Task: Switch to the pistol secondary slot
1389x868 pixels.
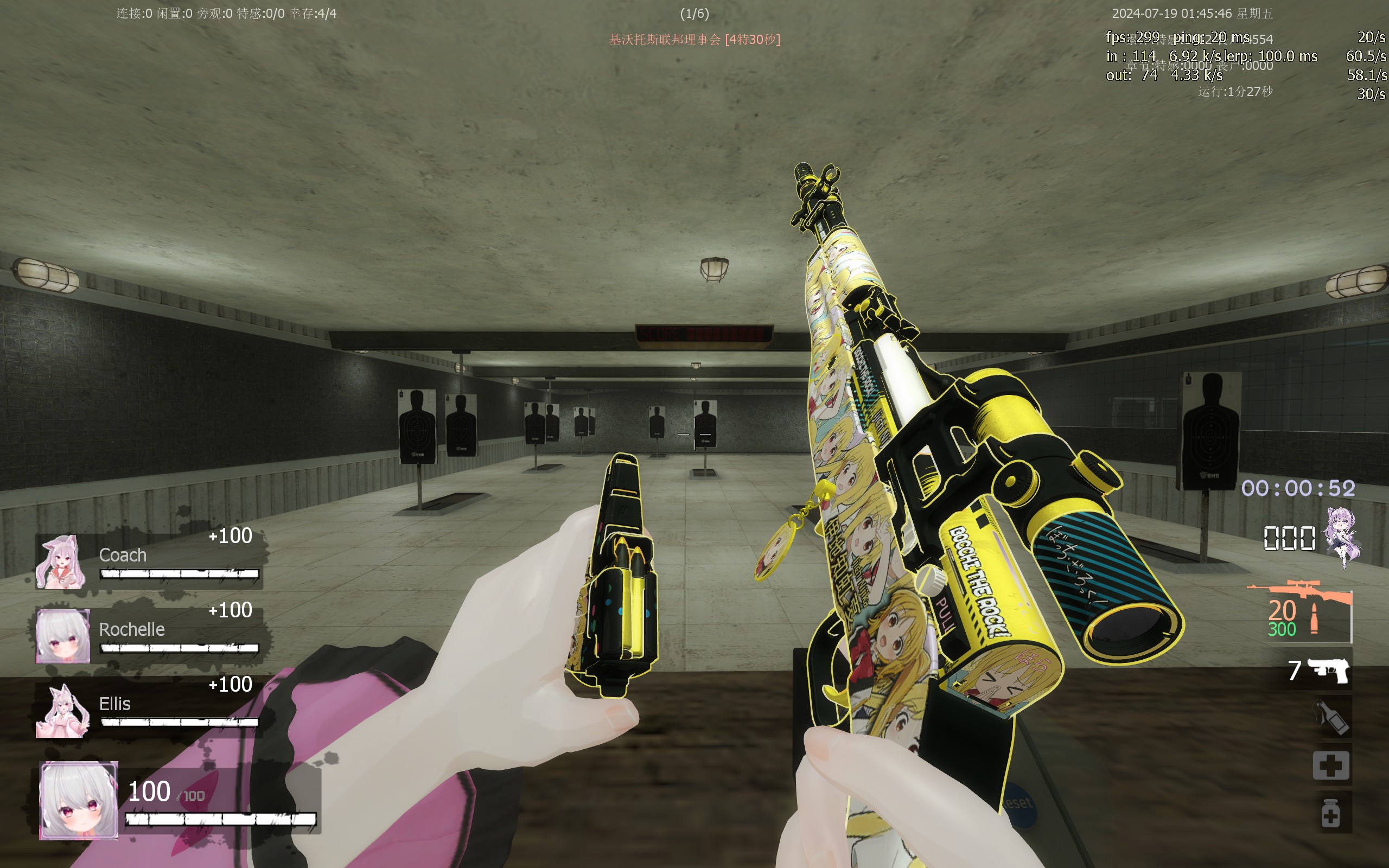Action: tap(1327, 670)
